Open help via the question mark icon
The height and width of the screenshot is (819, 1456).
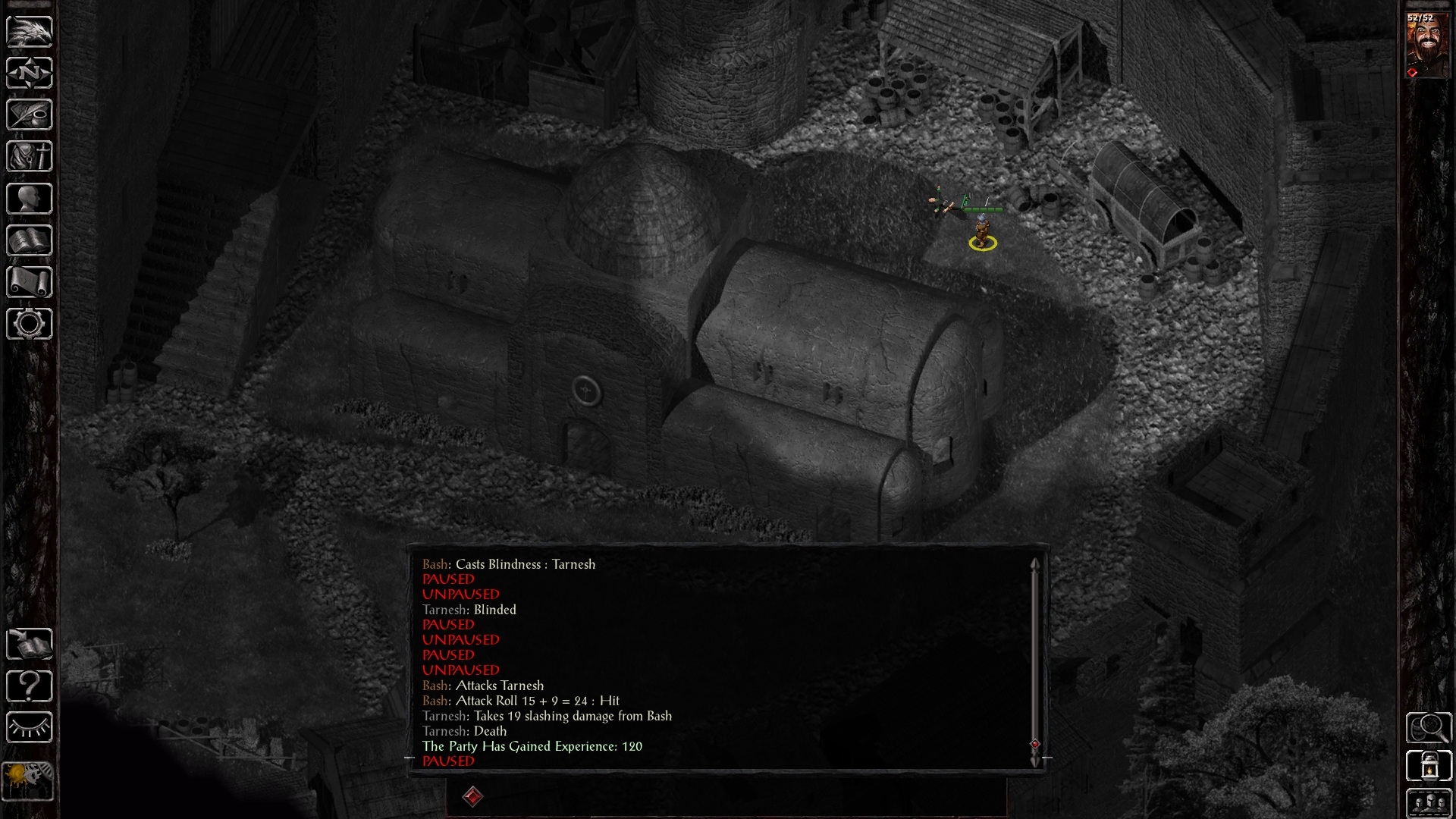coord(29,686)
